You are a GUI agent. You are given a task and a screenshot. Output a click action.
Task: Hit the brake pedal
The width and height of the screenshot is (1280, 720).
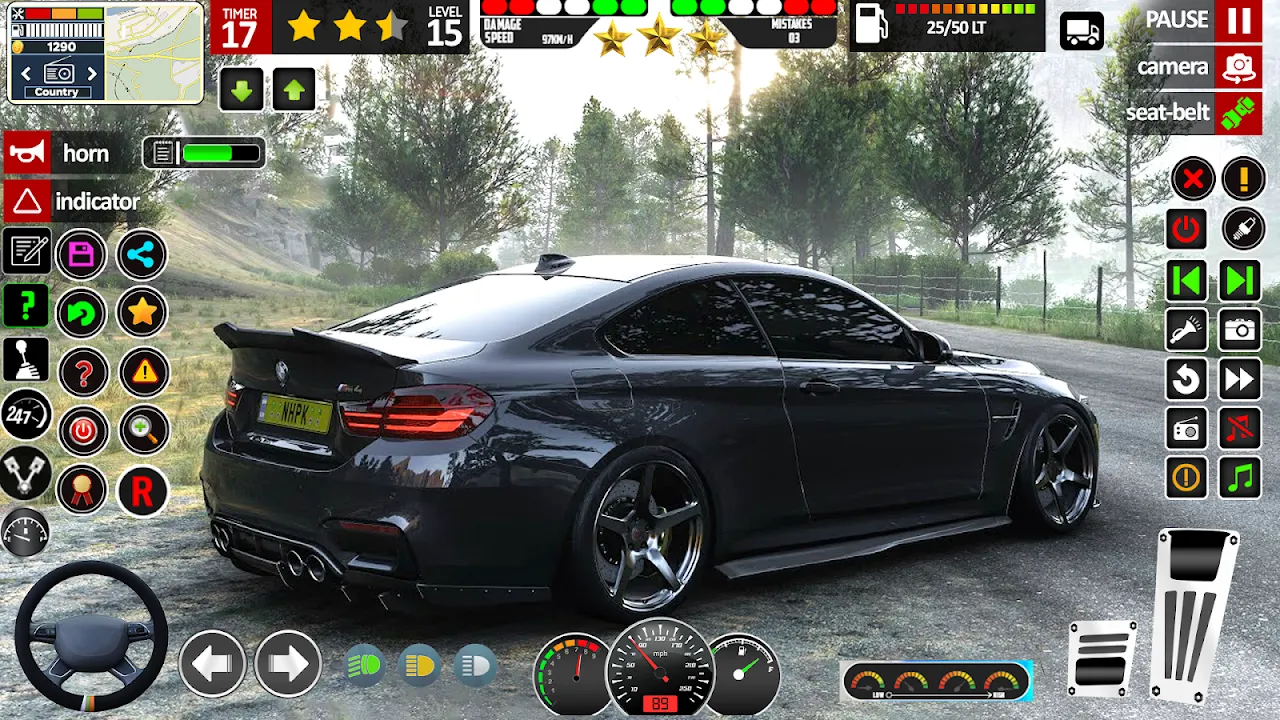pyautogui.click(x=1102, y=657)
